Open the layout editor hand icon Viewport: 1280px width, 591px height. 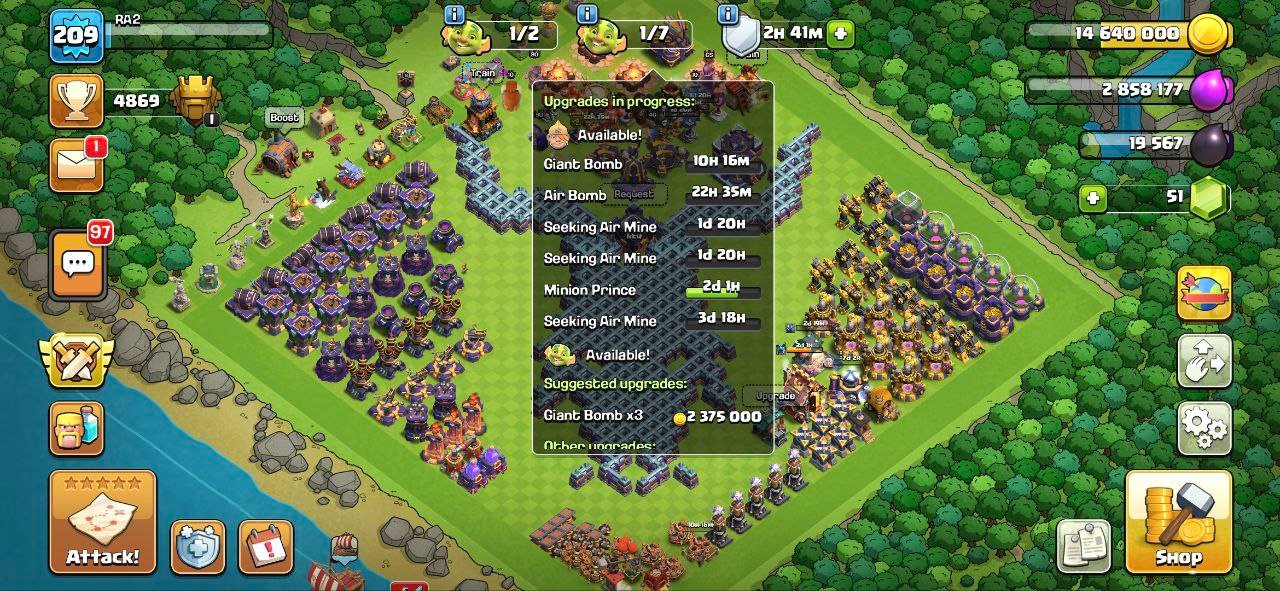coord(1204,361)
